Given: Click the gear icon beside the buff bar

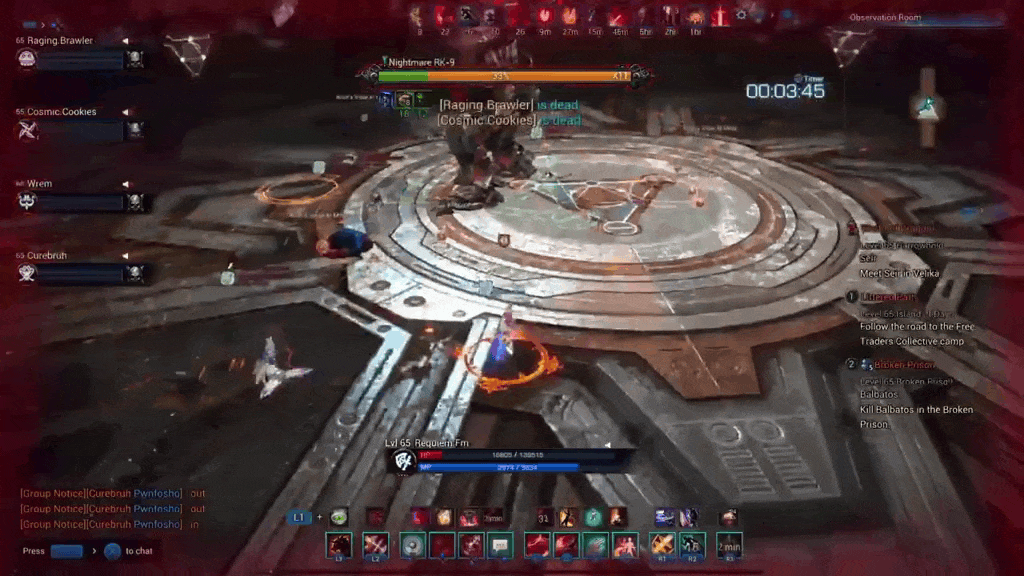Looking at the screenshot, I should (x=741, y=15).
